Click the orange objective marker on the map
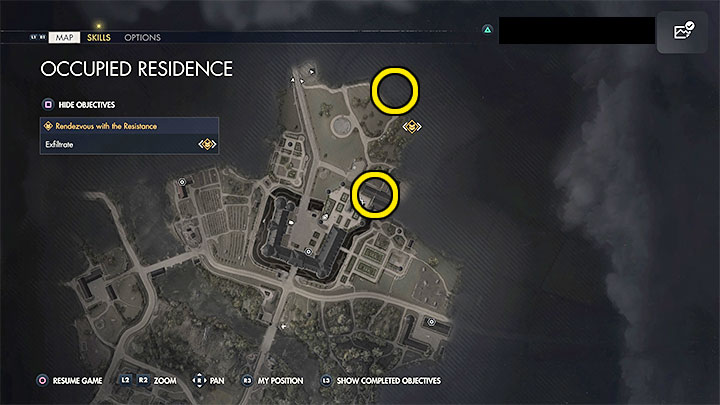This screenshot has width=720, height=405. click(412, 127)
